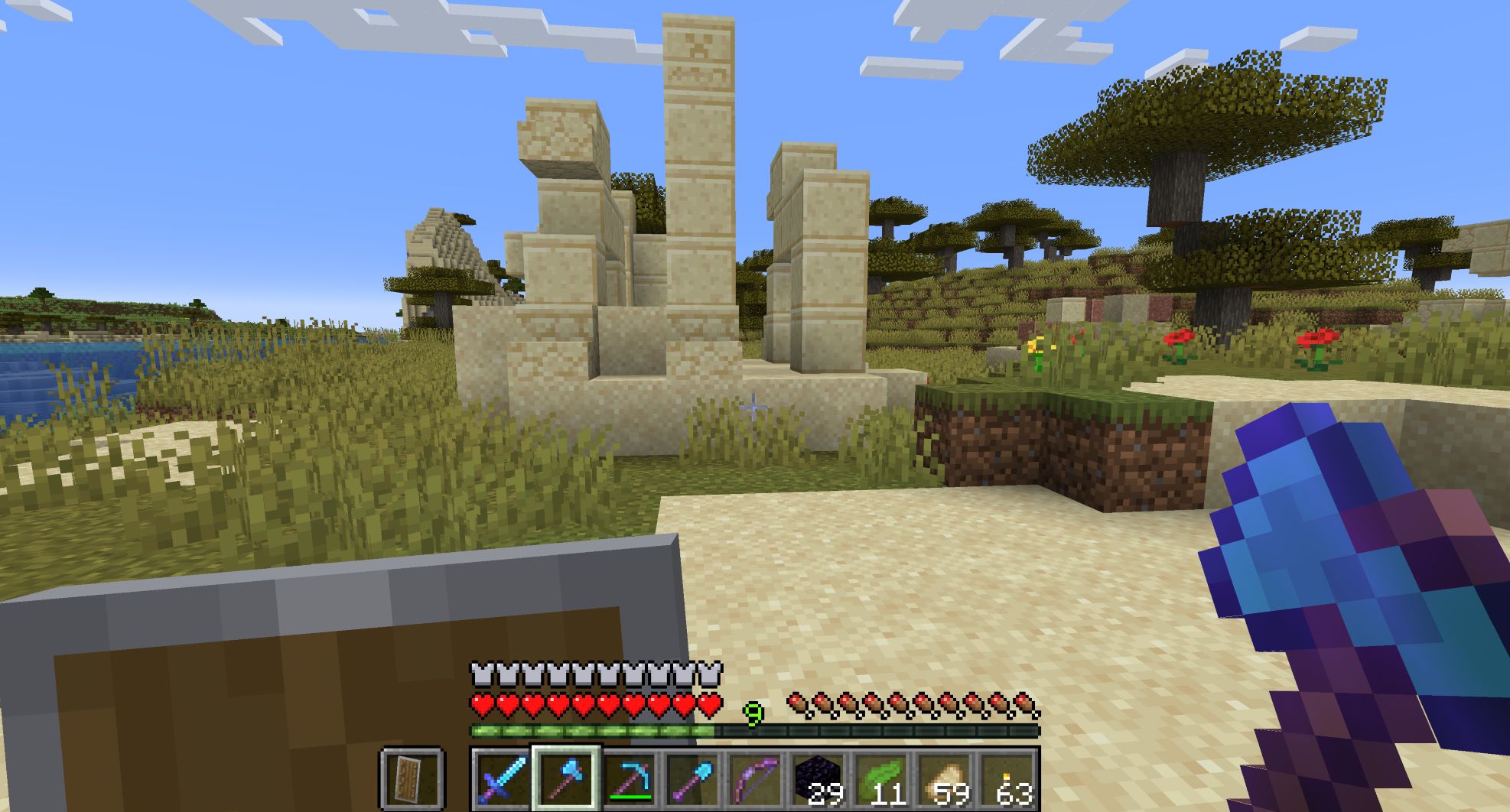This screenshot has height=812, width=1510.
Task: Select the diamond sword hotbar slot
Action: coord(502,780)
